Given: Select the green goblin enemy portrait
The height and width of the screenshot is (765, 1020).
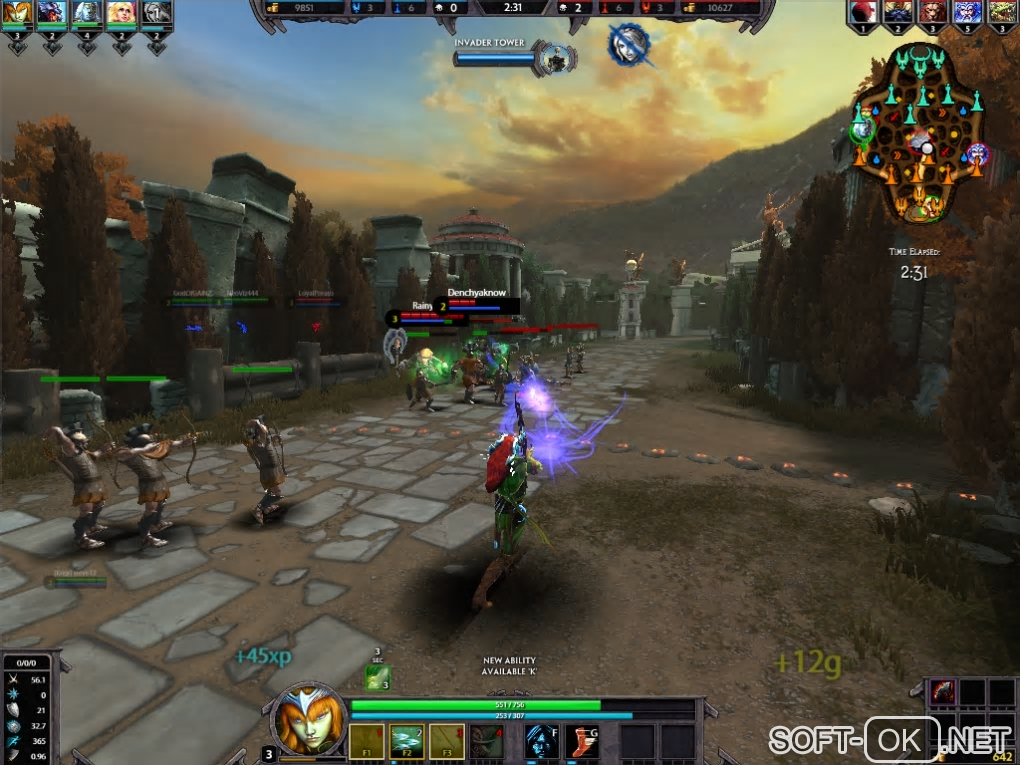Looking at the screenshot, I should (x=1000, y=12).
